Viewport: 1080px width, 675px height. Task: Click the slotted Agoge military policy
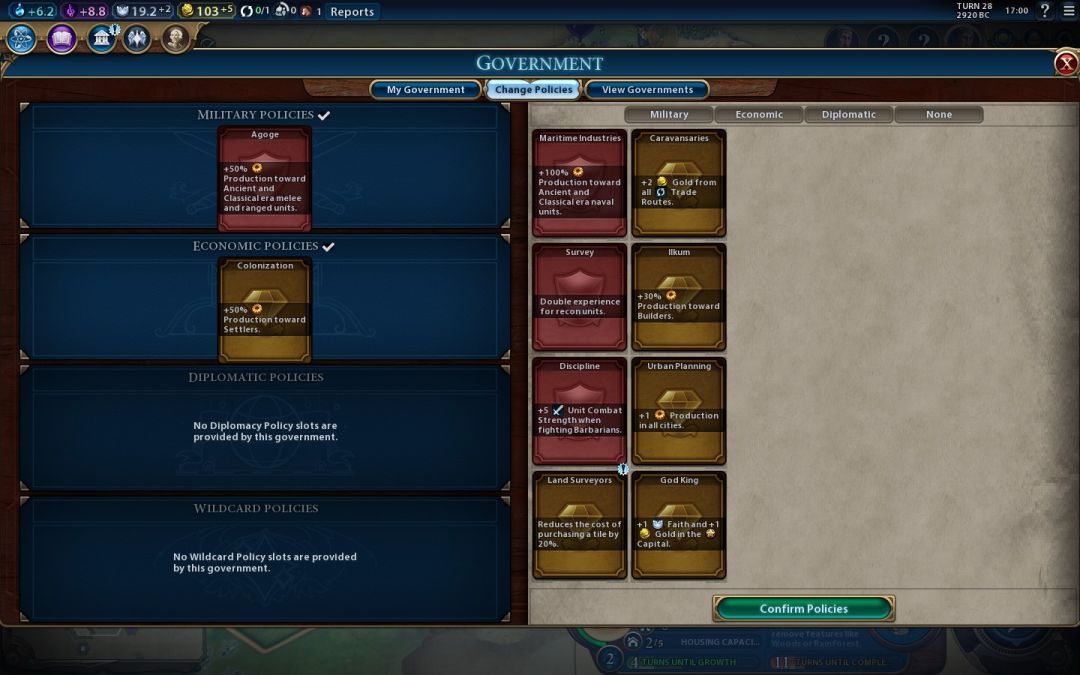tap(265, 179)
